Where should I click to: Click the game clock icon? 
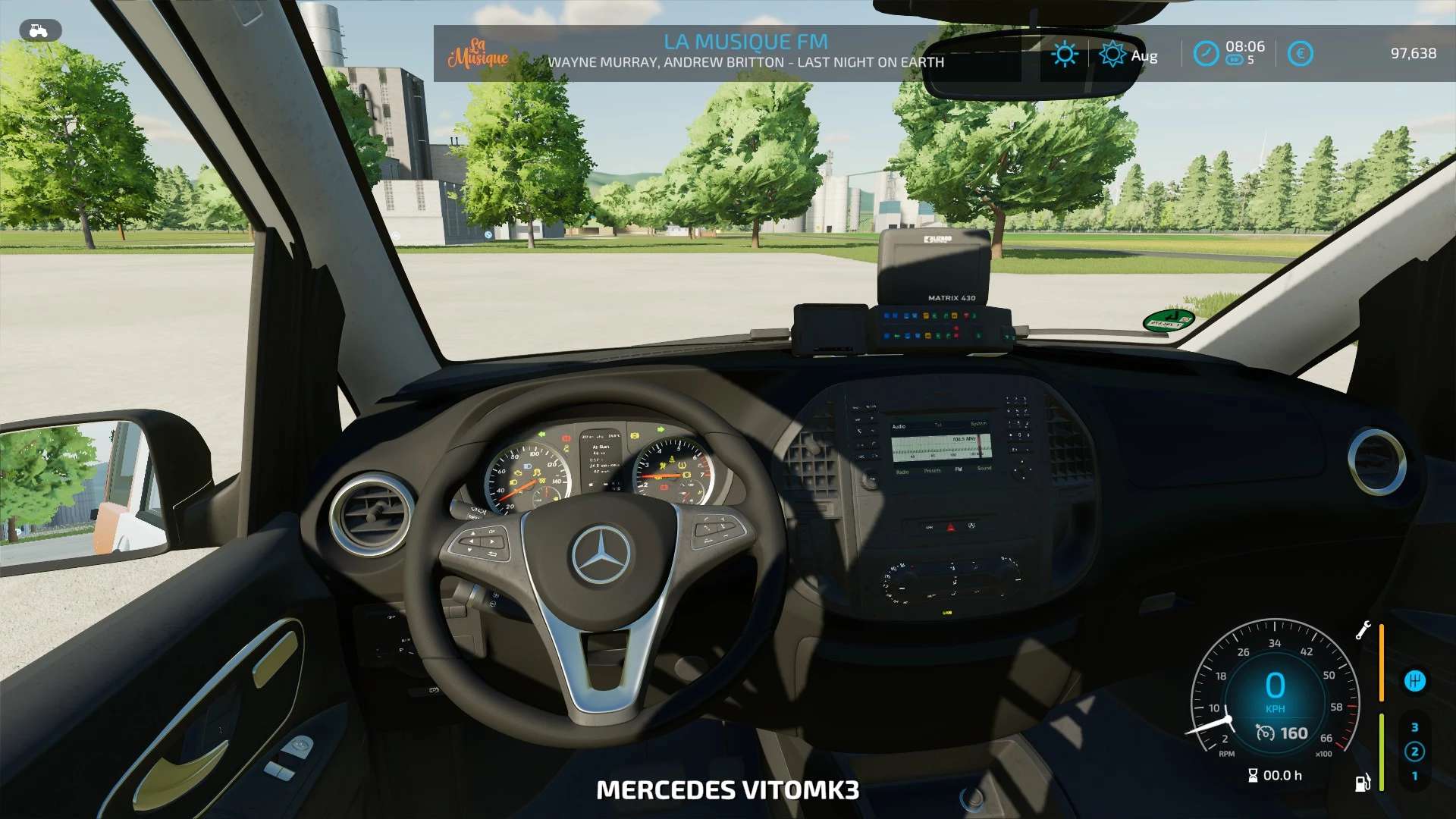(x=1206, y=54)
